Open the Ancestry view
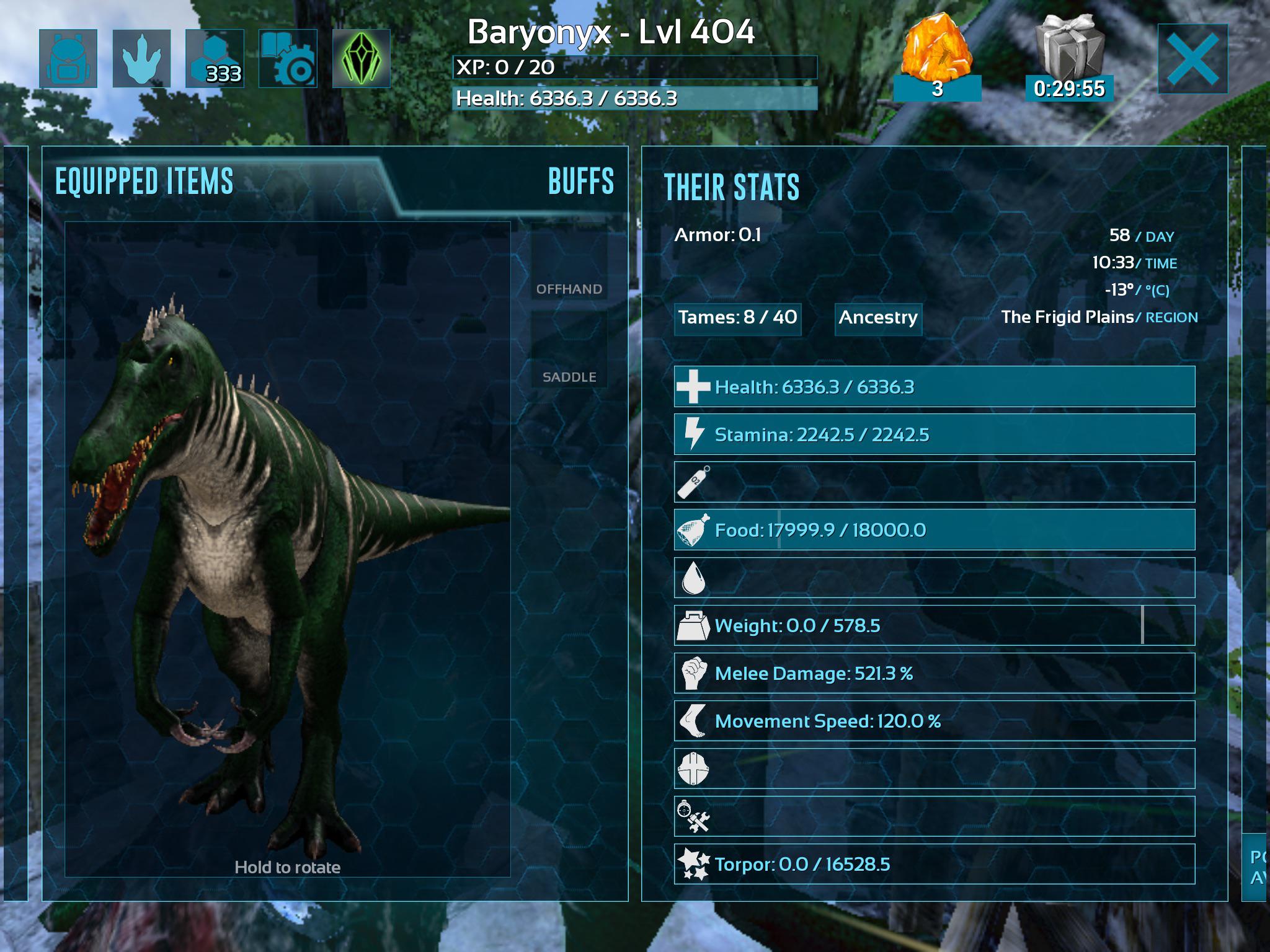This screenshot has height=952, width=1270. 877,319
